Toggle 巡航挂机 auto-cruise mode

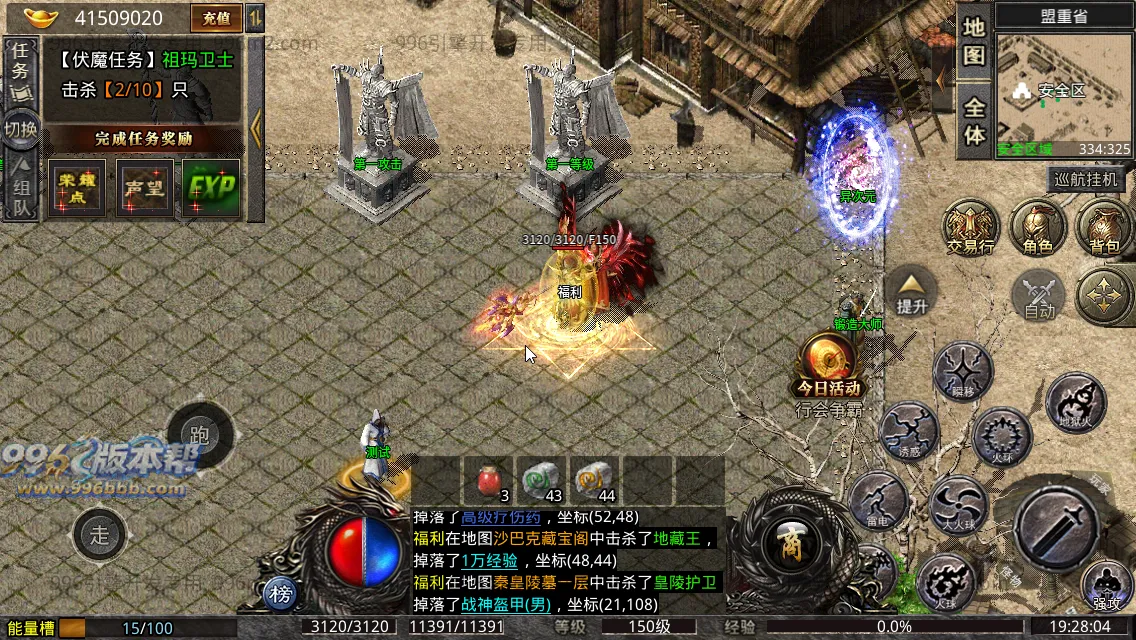(x=1088, y=180)
